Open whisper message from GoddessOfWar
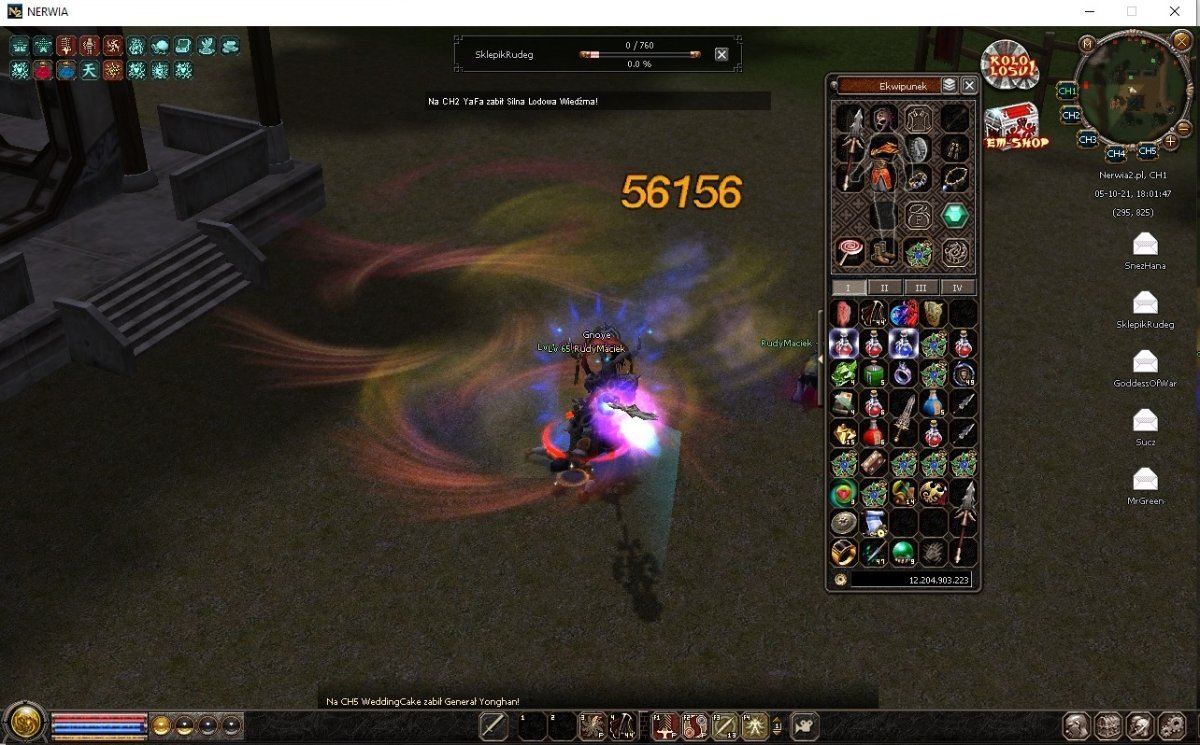Screen dimensions: 1200x745 [x=1145, y=361]
